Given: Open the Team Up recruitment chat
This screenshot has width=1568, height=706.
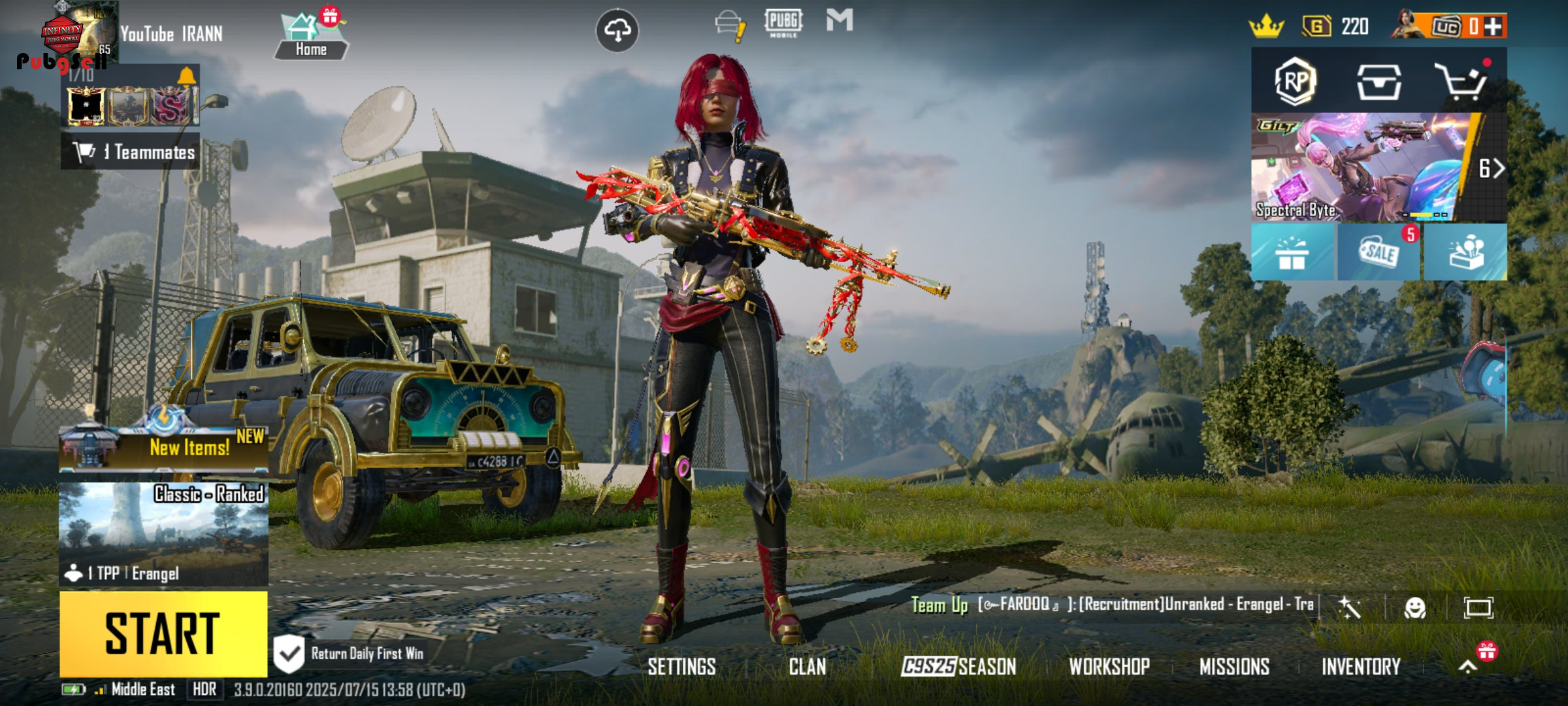Looking at the screenshot, I should [1111, 605].
